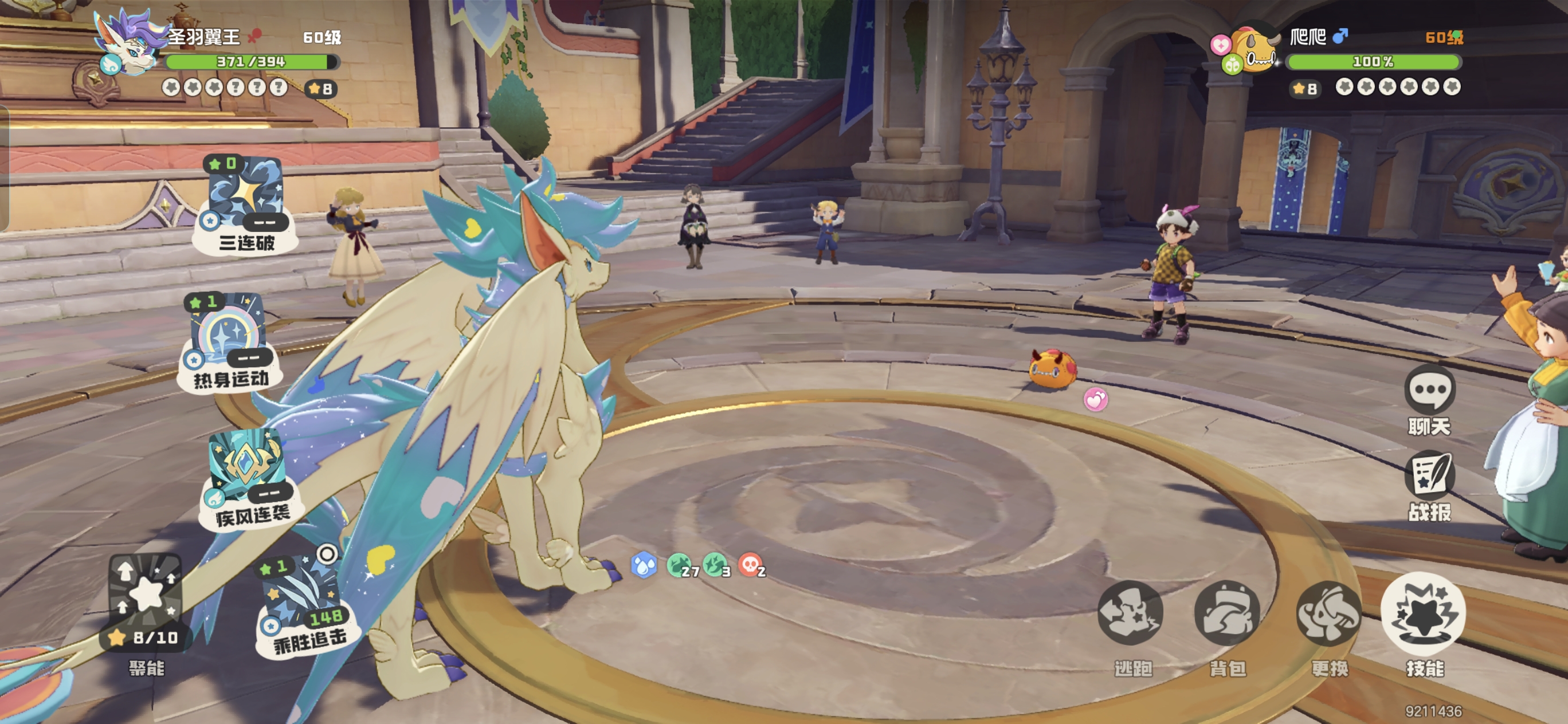
Task: Inspect the red skull status icon
Action: click(x=749, y=565)
